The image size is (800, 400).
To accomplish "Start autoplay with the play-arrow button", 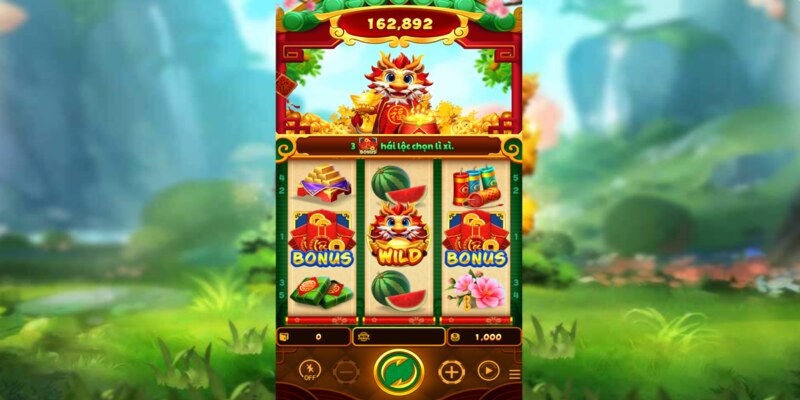I will coord(488,371).
